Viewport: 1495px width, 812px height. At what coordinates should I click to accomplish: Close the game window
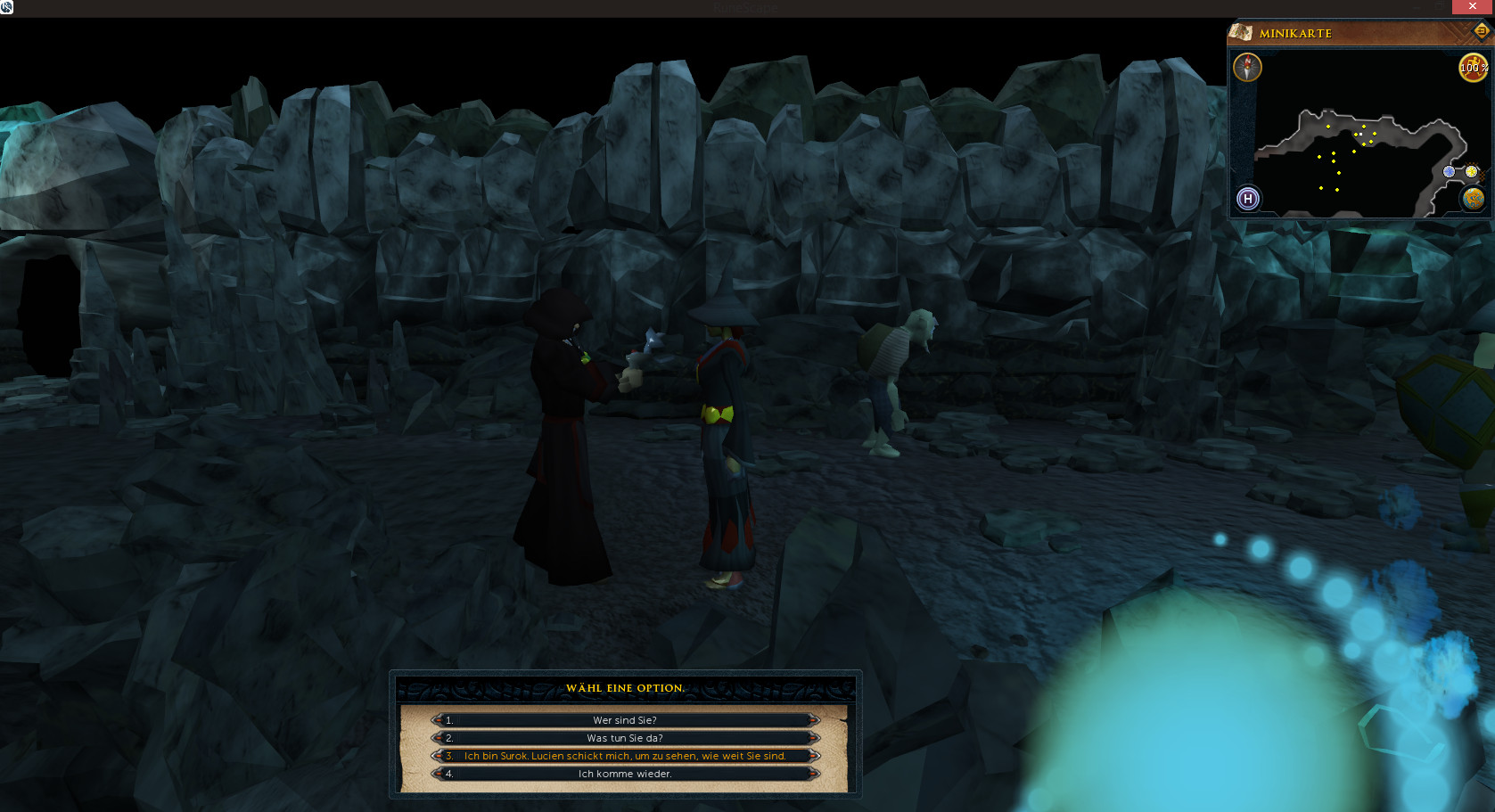click(1472, 6)
